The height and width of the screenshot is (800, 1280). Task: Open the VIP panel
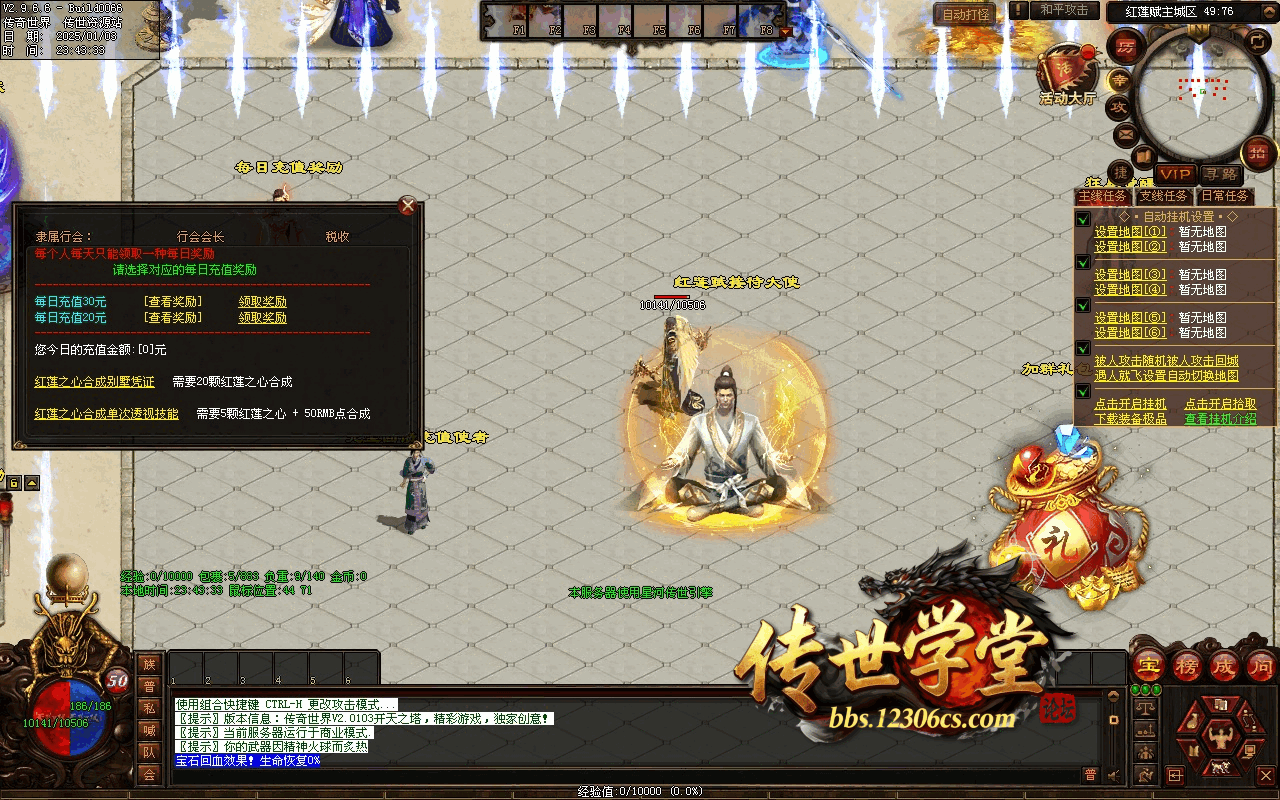1175,175
